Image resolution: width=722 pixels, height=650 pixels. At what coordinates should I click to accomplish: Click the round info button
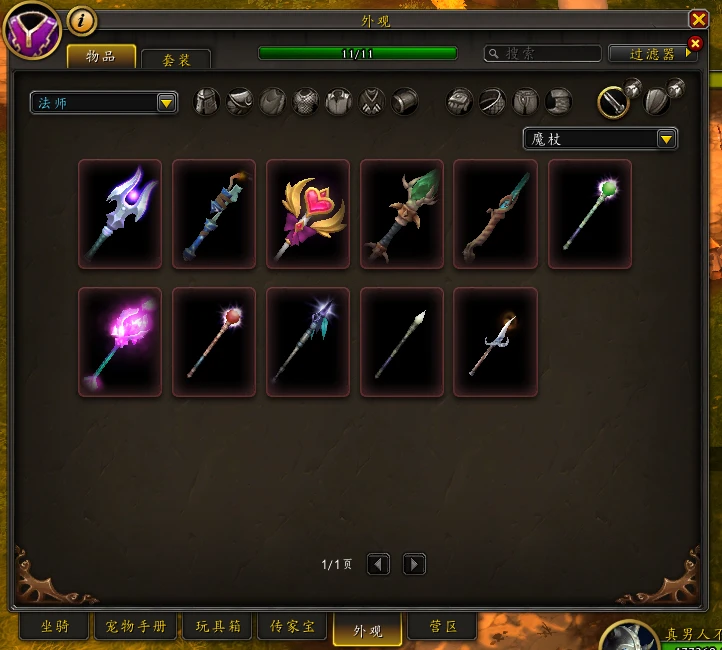[x=82, y=20]
